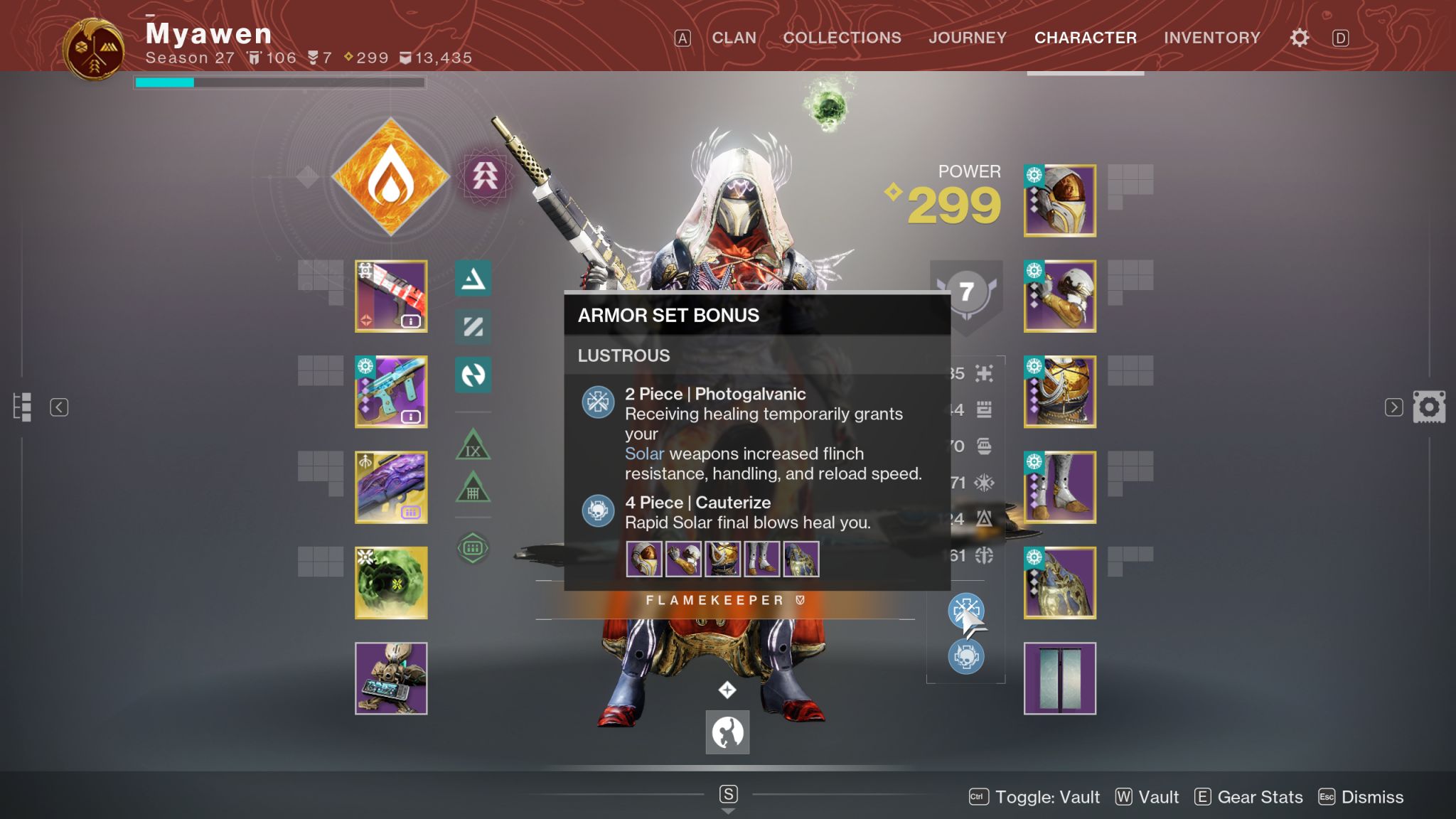Viewport: 1456px width, 819px height.
Task: Select the Character tab
Action: pos(1085,38)
